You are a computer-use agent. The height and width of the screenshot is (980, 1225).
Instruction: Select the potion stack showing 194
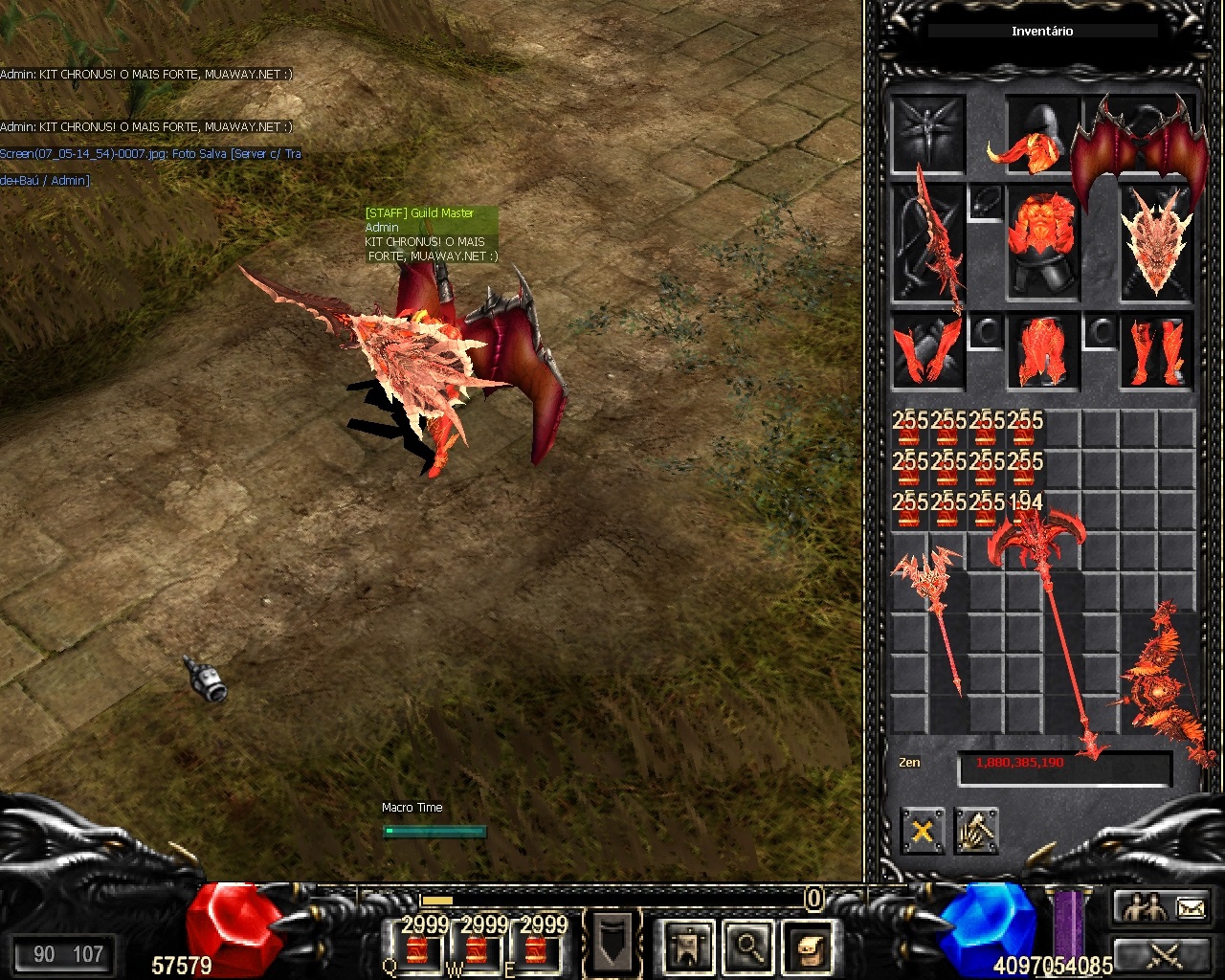1025,511
